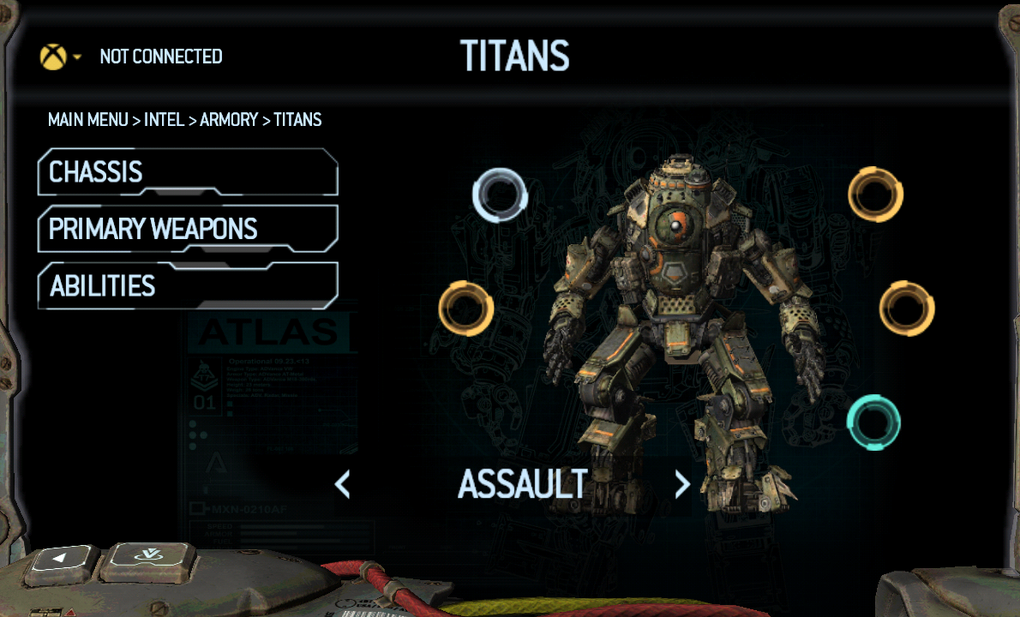Show the previous titan loadout arrow

(x=342, y=485)
